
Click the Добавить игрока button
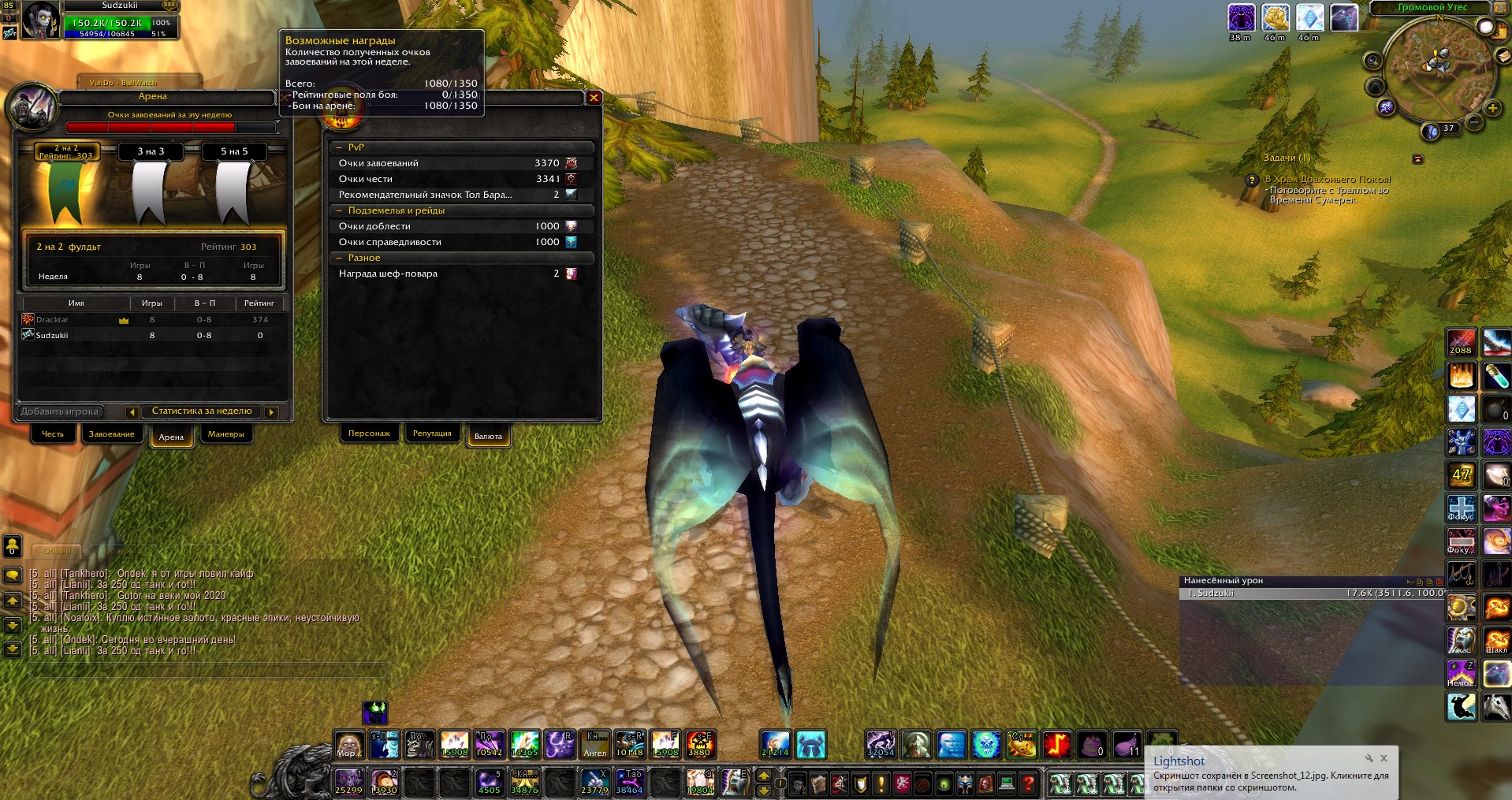click(x=60, y=411)
